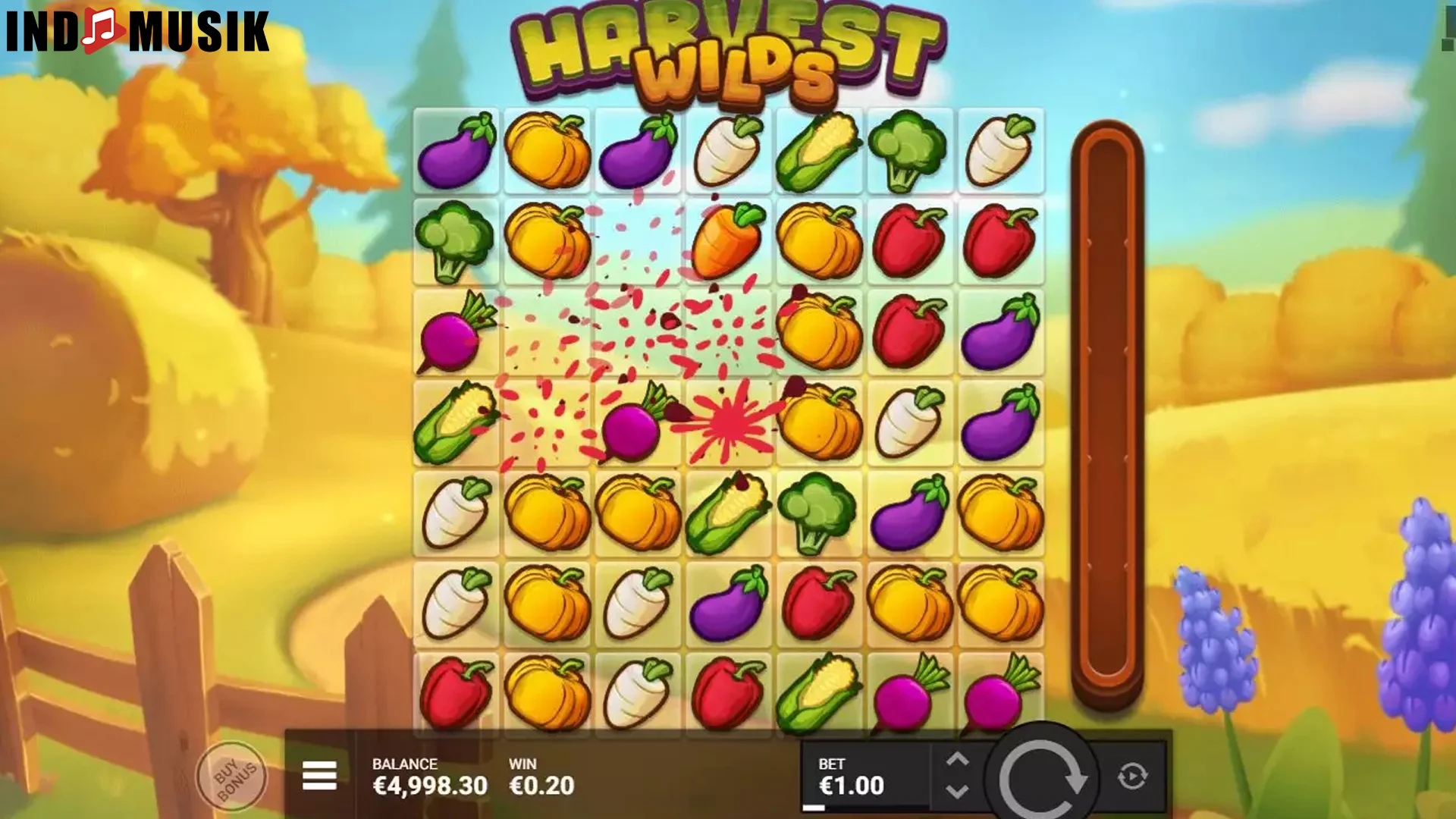Click the circular spin button
1456x819 pixels.
tap(1044, 776)
